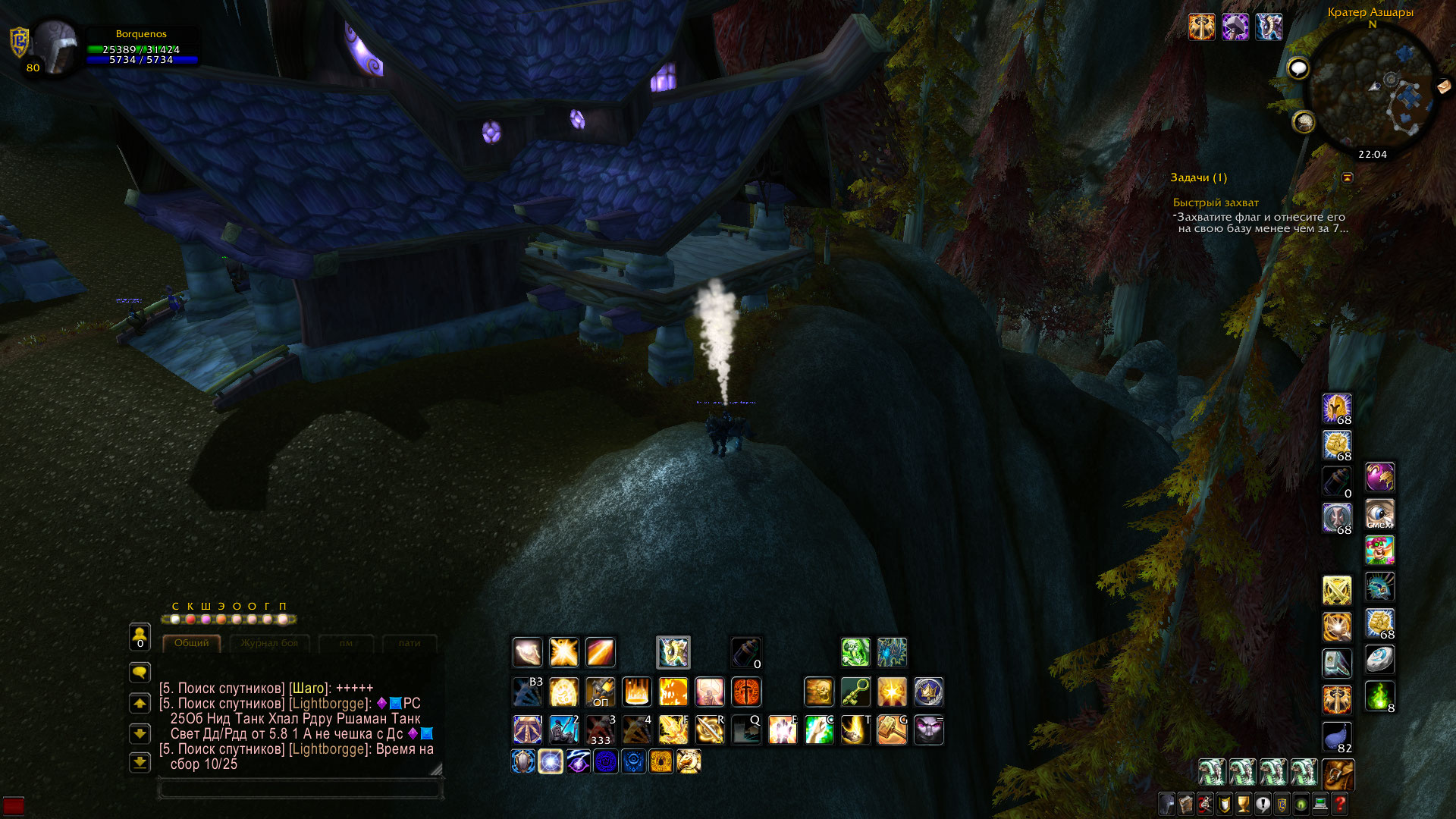
Task: Use the golden hammer ability on hotkey G
Action: click(892, 730)
